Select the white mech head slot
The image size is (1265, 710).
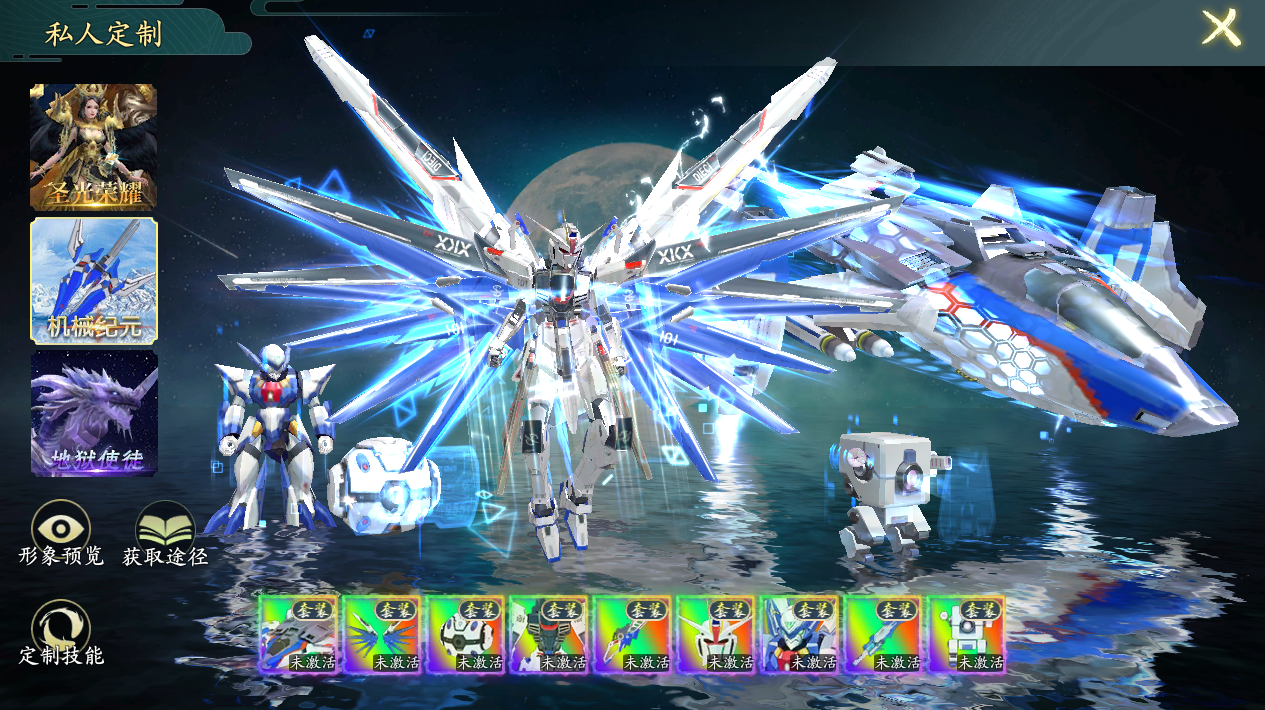click(x=716, y=634)
